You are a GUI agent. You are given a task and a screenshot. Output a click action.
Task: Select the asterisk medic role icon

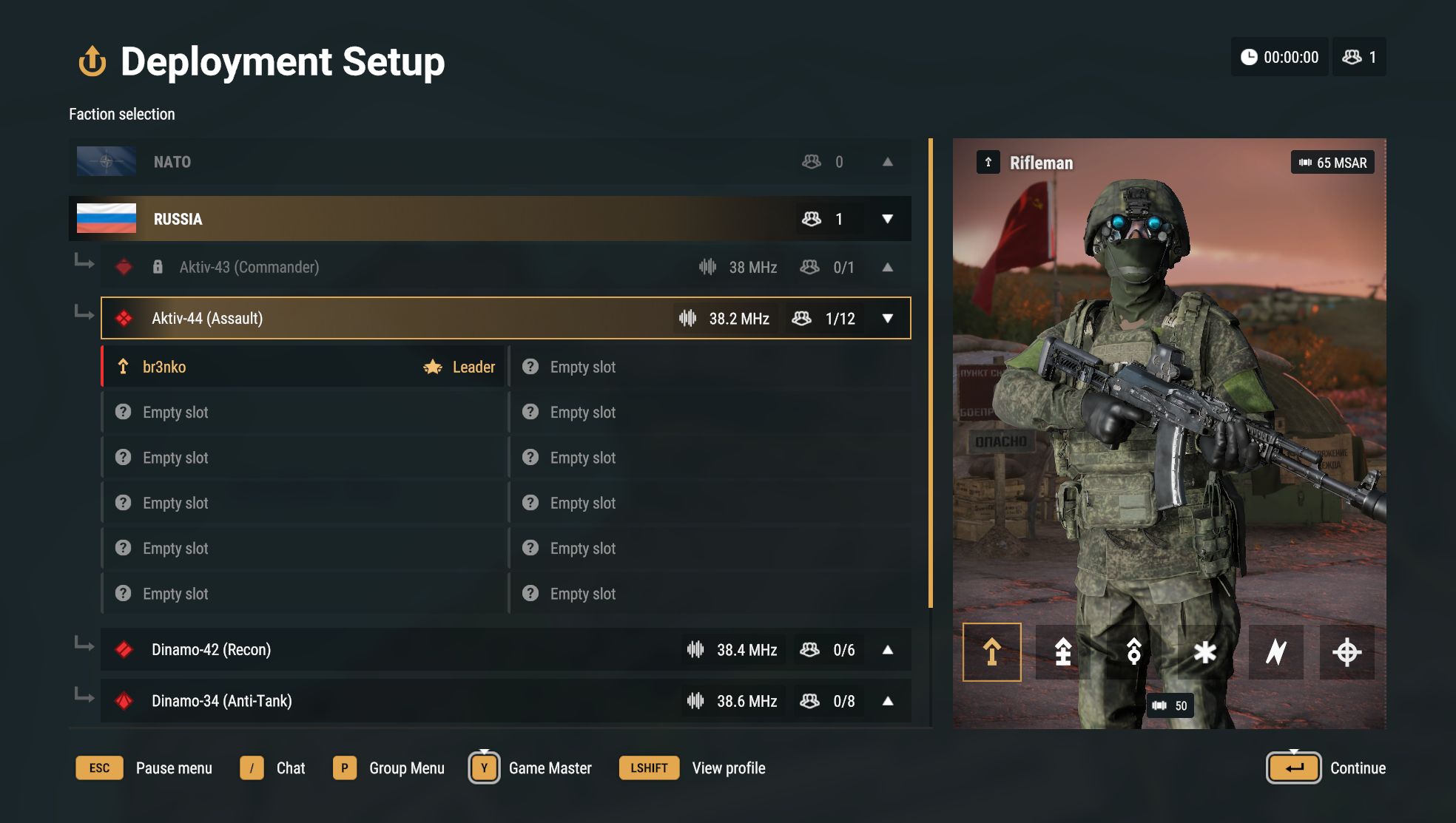pyautogui.click(x=1204, y=652)
